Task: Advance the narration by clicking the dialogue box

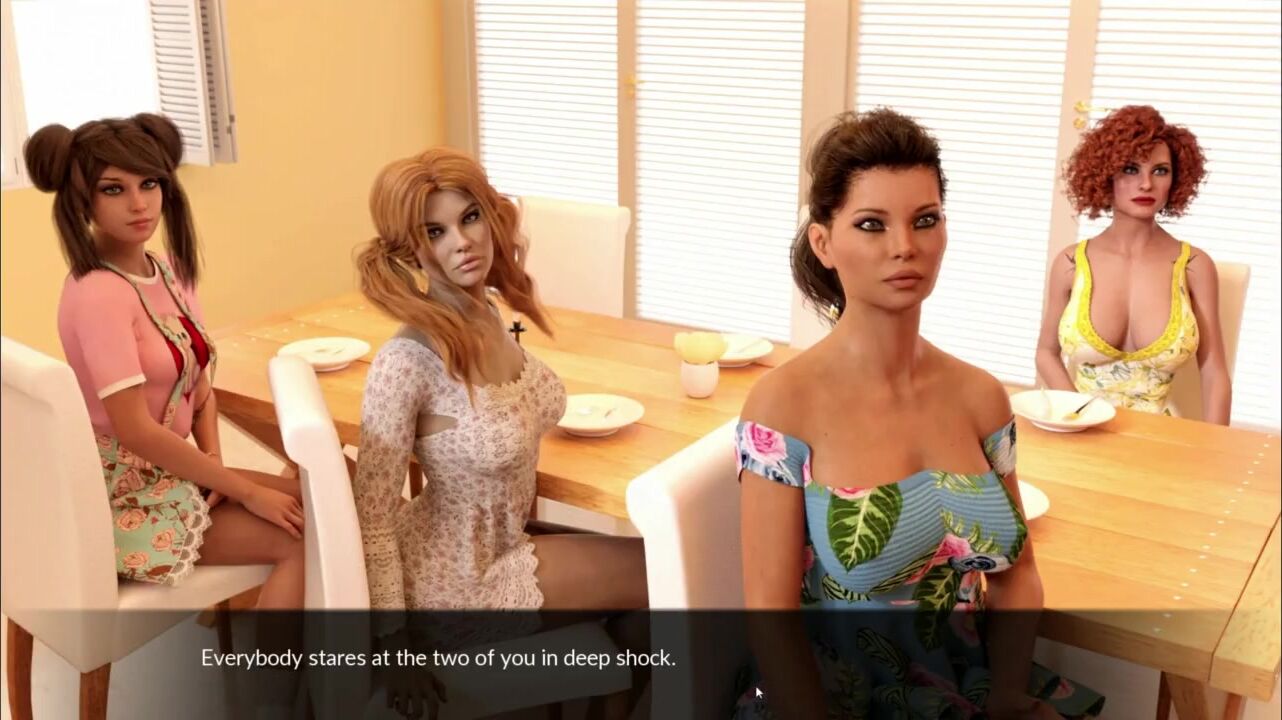Action: [640, 662]
